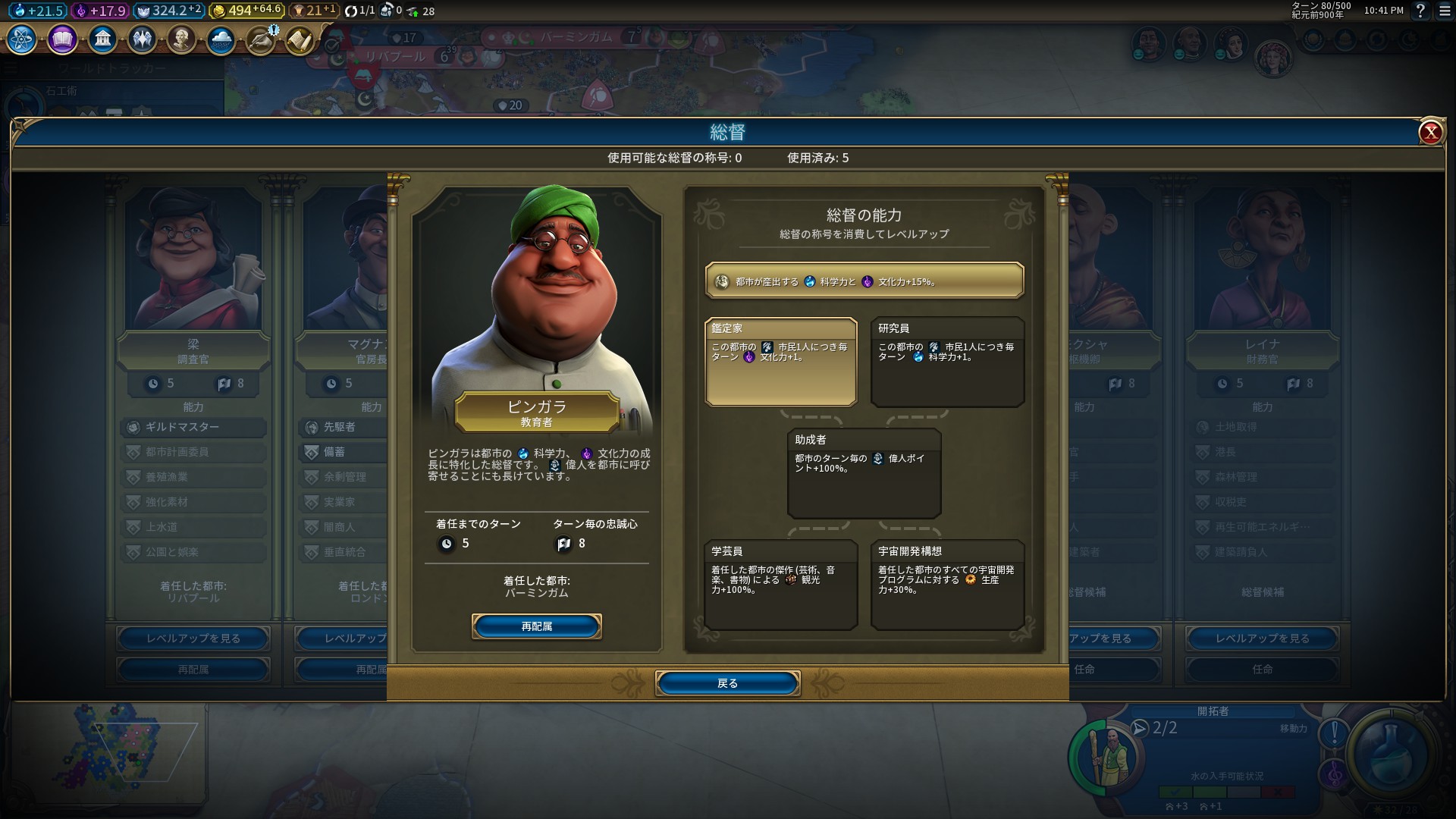Reassign Pingala with the 再配属 button
Screen dimensions: 1456x819
(536, 626)
